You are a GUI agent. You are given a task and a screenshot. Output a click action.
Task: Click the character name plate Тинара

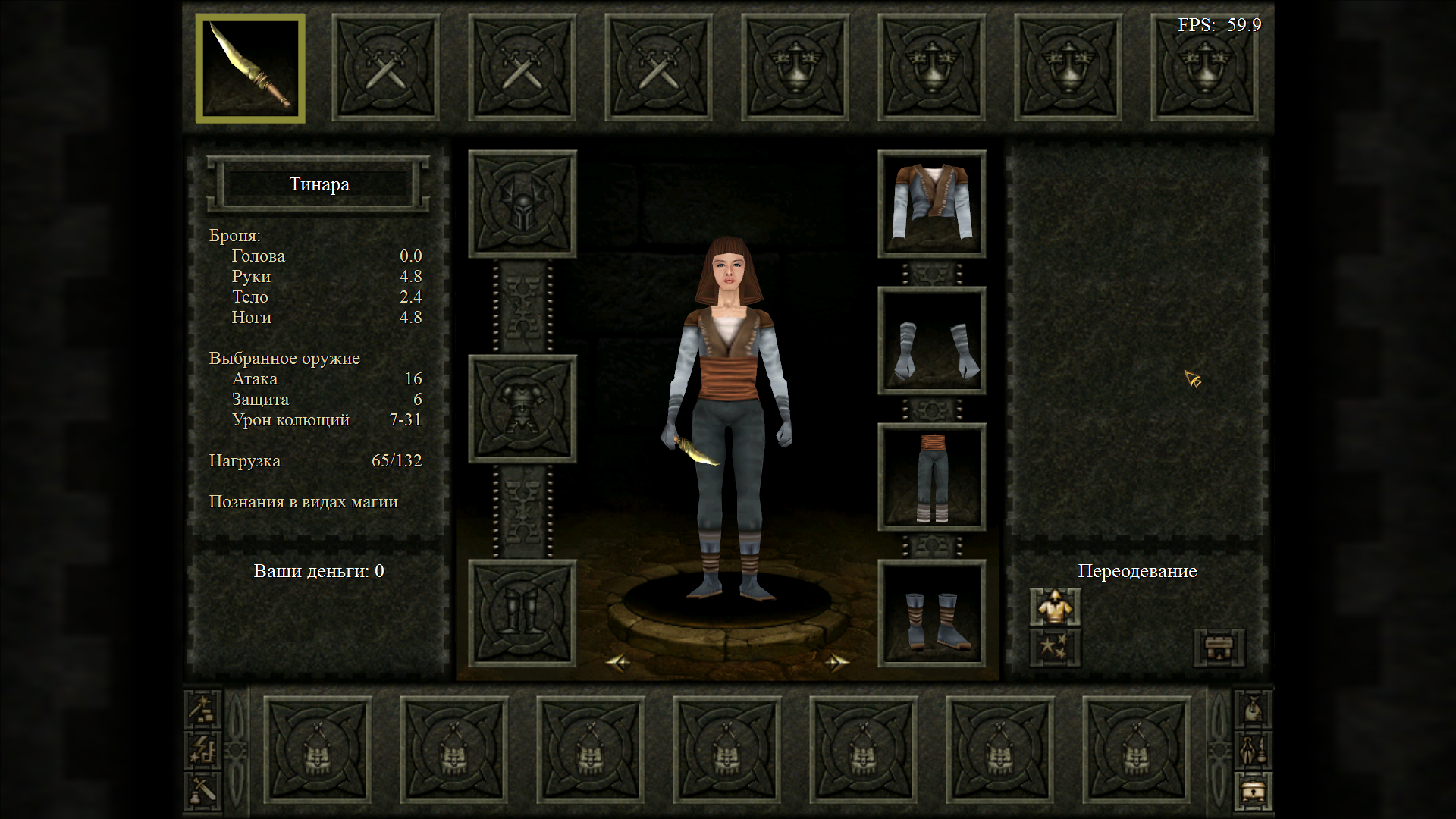click(x=318, y=184)
